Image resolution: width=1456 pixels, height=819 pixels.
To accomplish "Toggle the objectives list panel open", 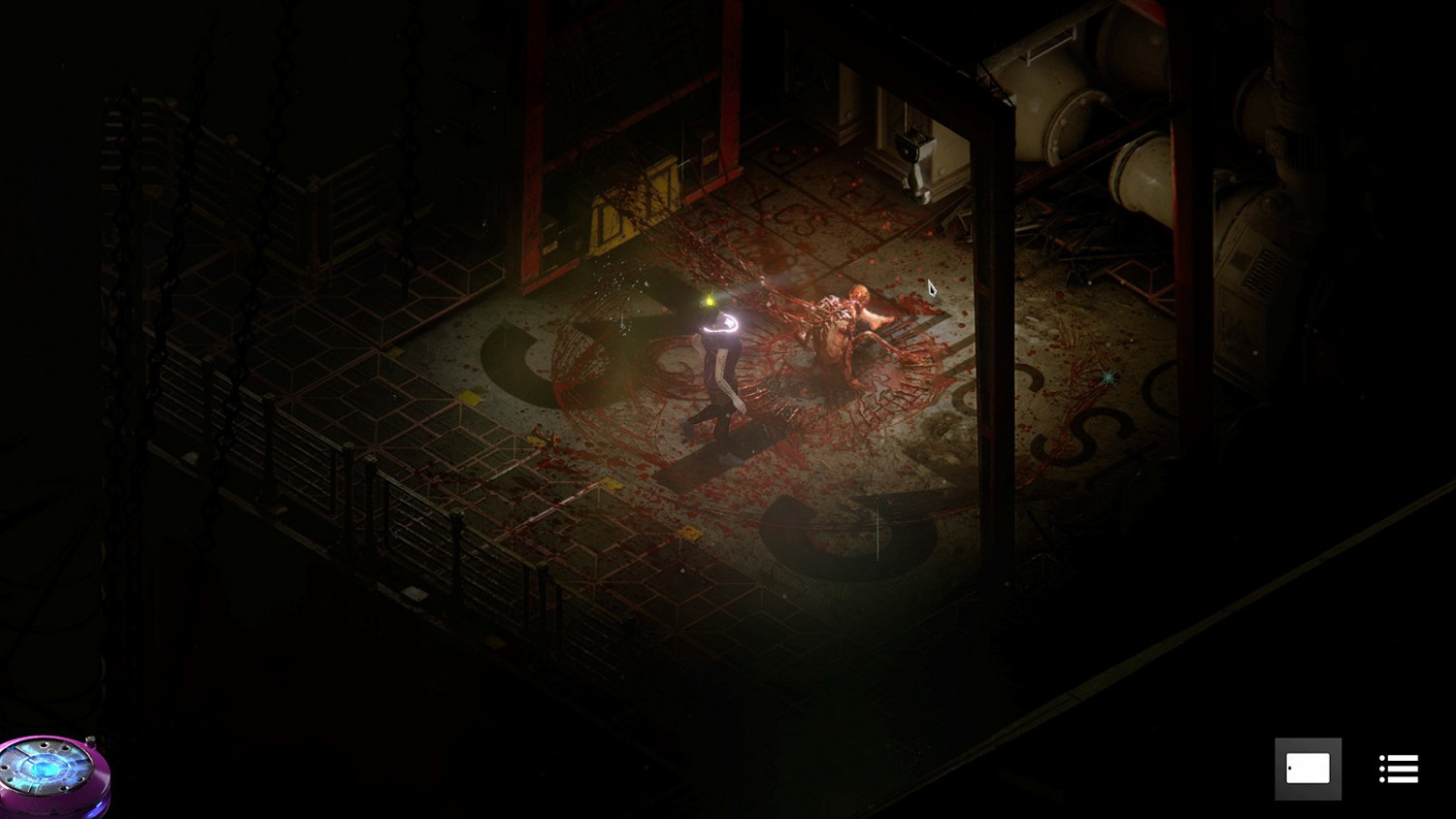I will pos(1399,769).
